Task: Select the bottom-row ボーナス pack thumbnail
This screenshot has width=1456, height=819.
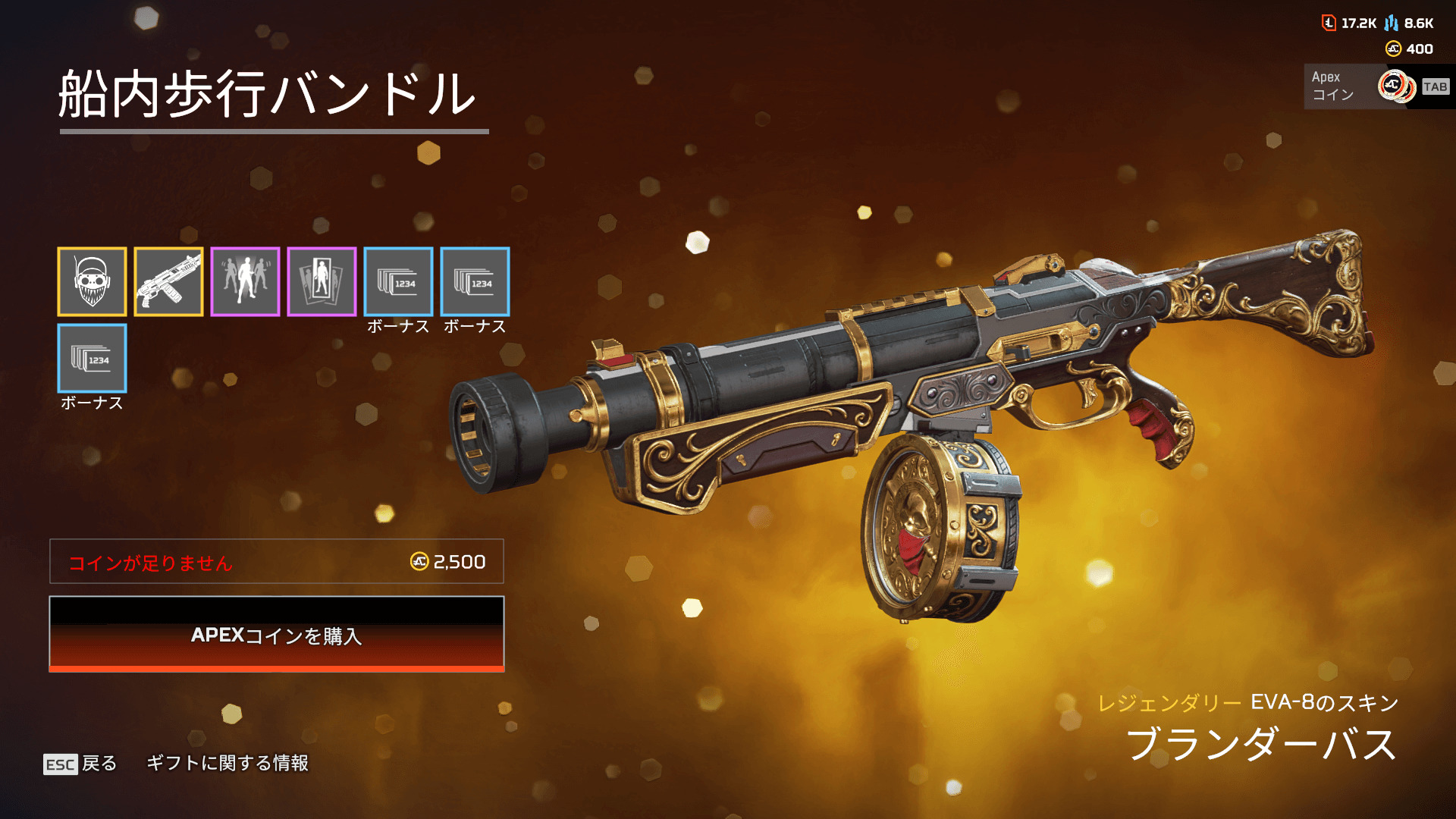Action: tap(92, 358)
